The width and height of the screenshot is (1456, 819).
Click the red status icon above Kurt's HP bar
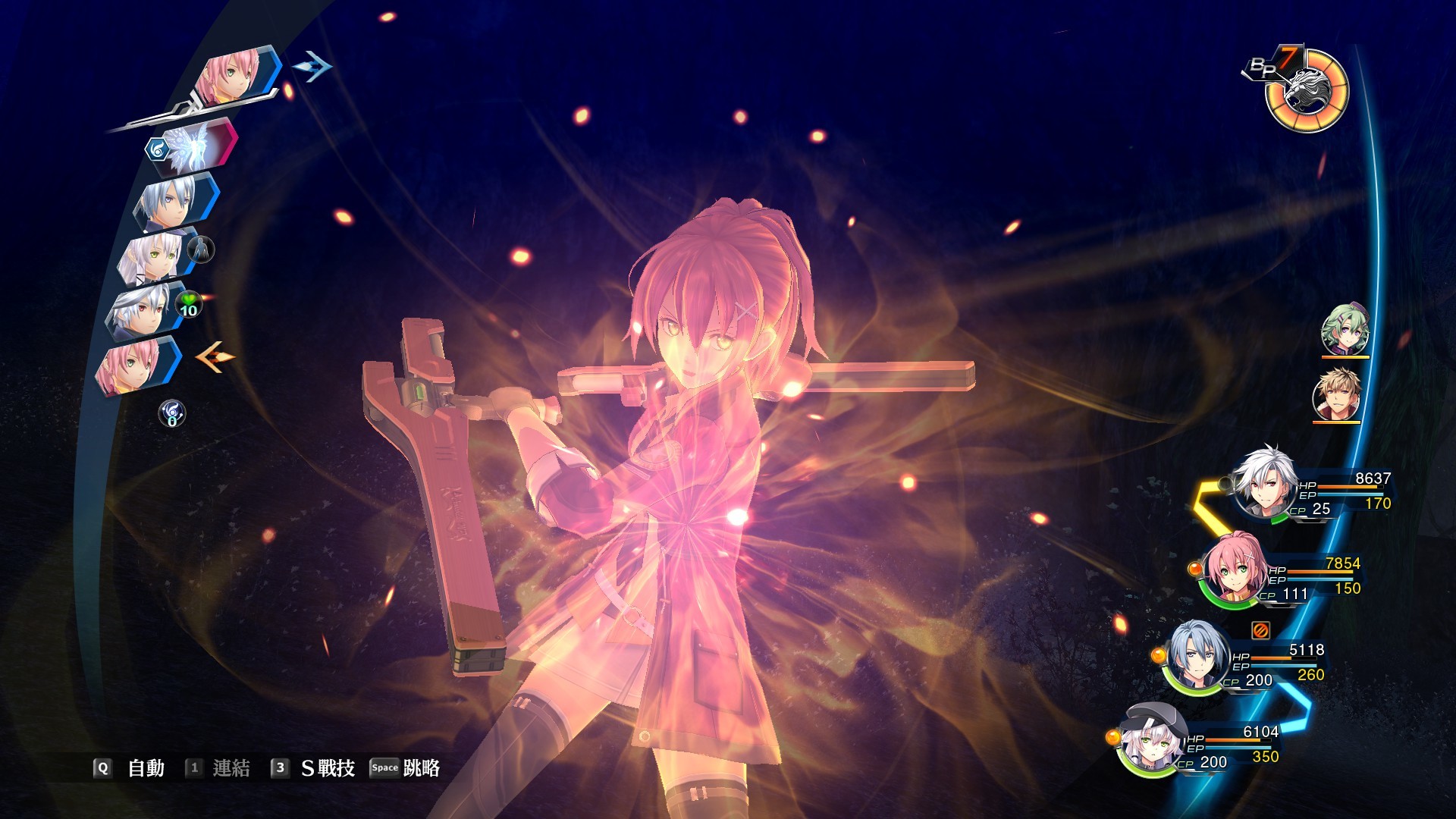point(1260,629)
